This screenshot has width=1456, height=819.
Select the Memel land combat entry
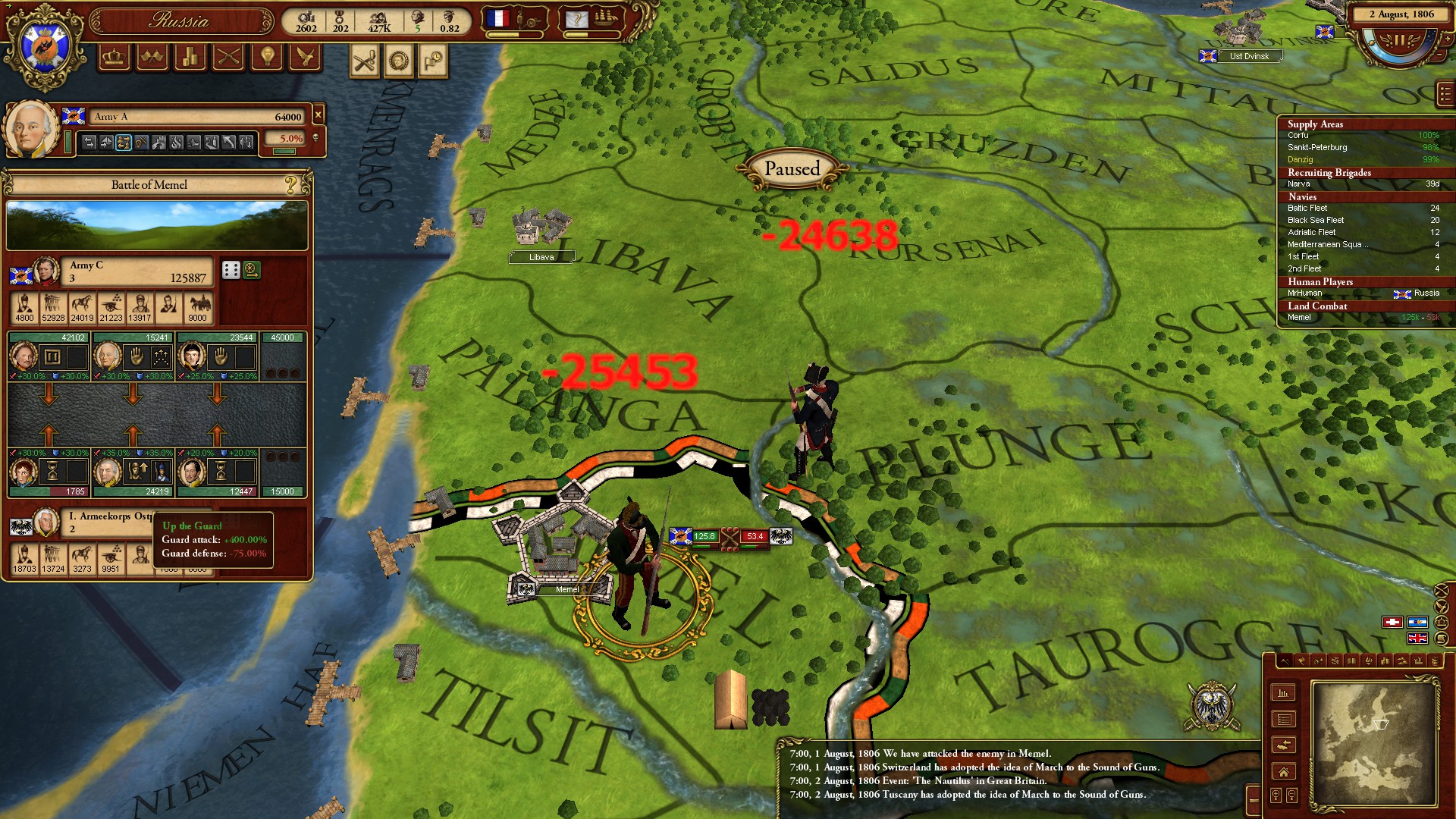tap(1299, 318)
